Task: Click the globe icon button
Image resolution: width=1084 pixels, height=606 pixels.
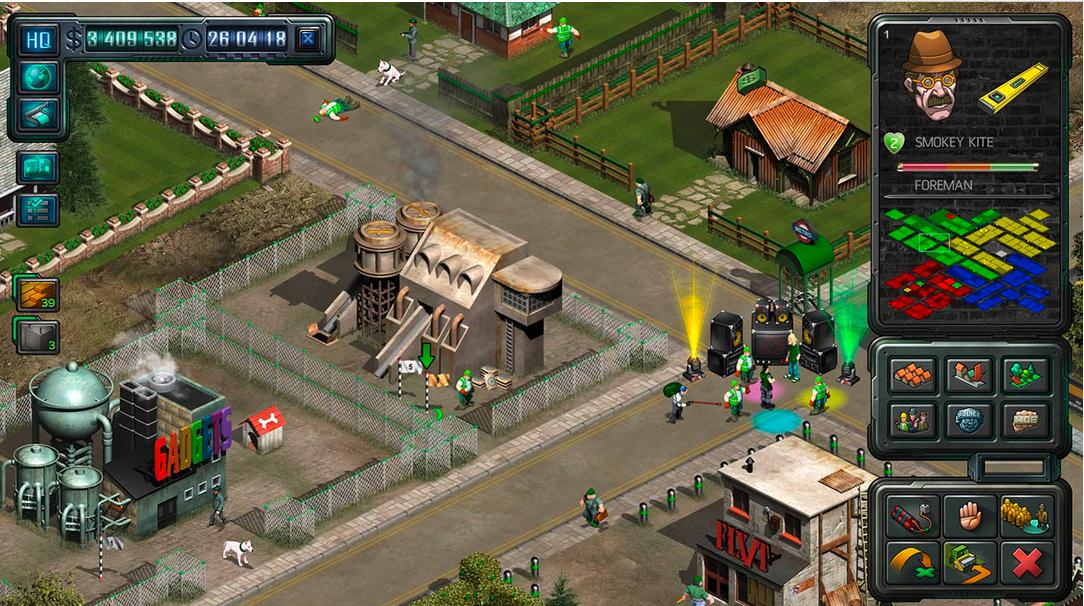Action: [x=38, y=78]
